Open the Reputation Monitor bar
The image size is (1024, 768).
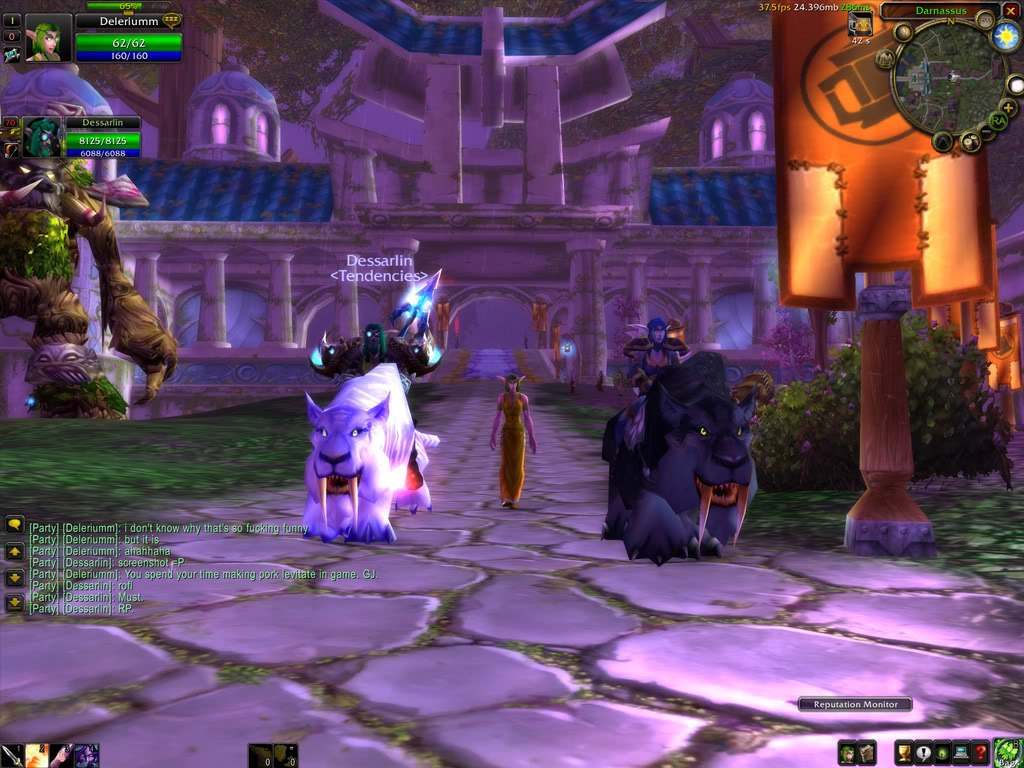pos(855,704)
